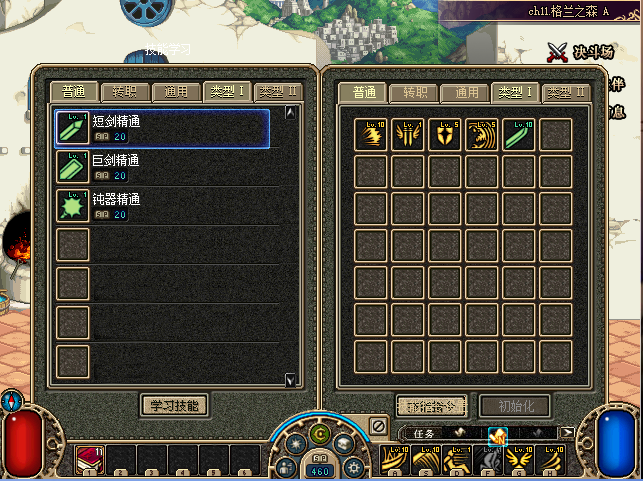Open 类型 II tab above the skill grid
The width and height of the screenshot is (643, 481).
566,93
